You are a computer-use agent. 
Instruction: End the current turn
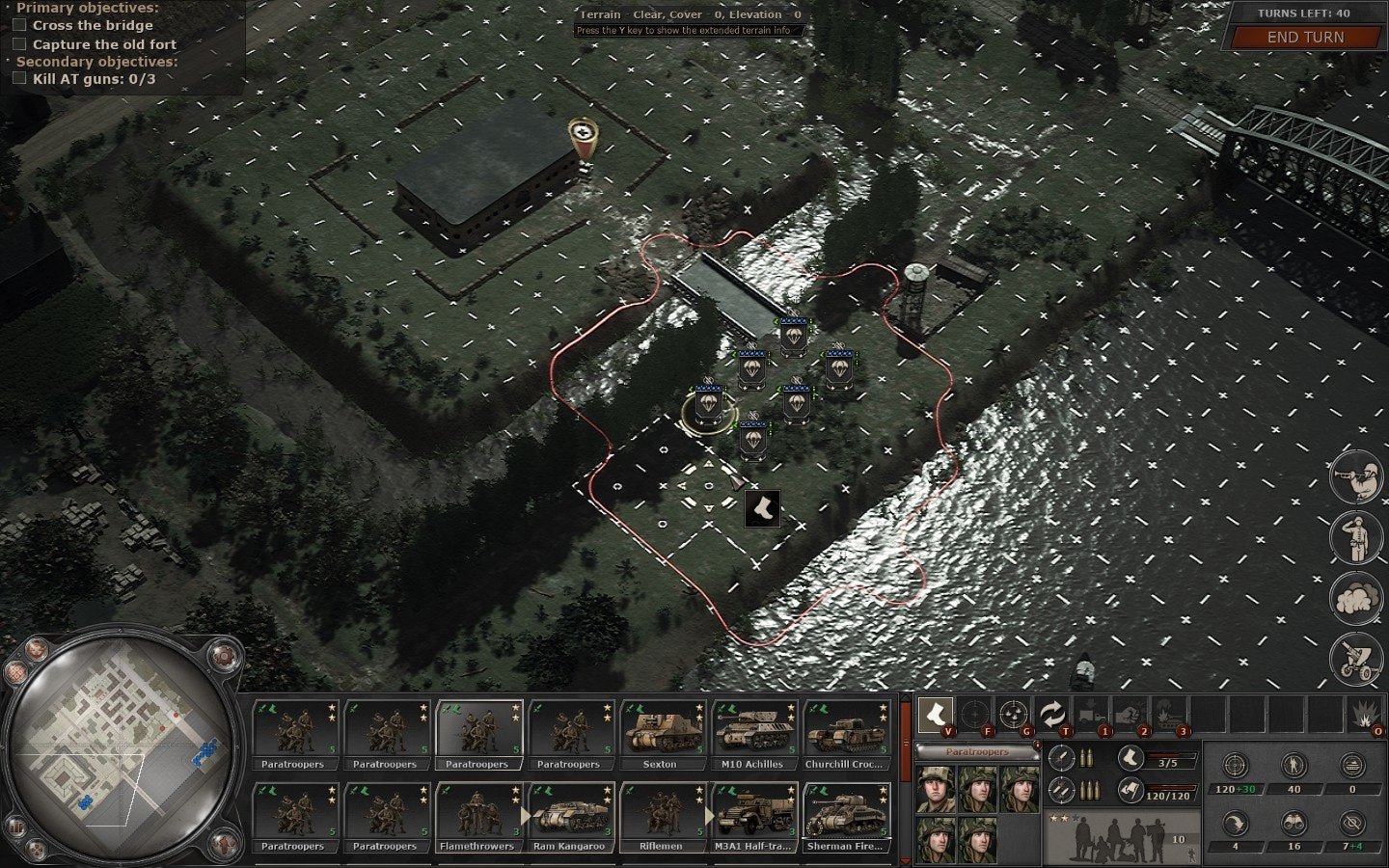tap(1304, 38)
